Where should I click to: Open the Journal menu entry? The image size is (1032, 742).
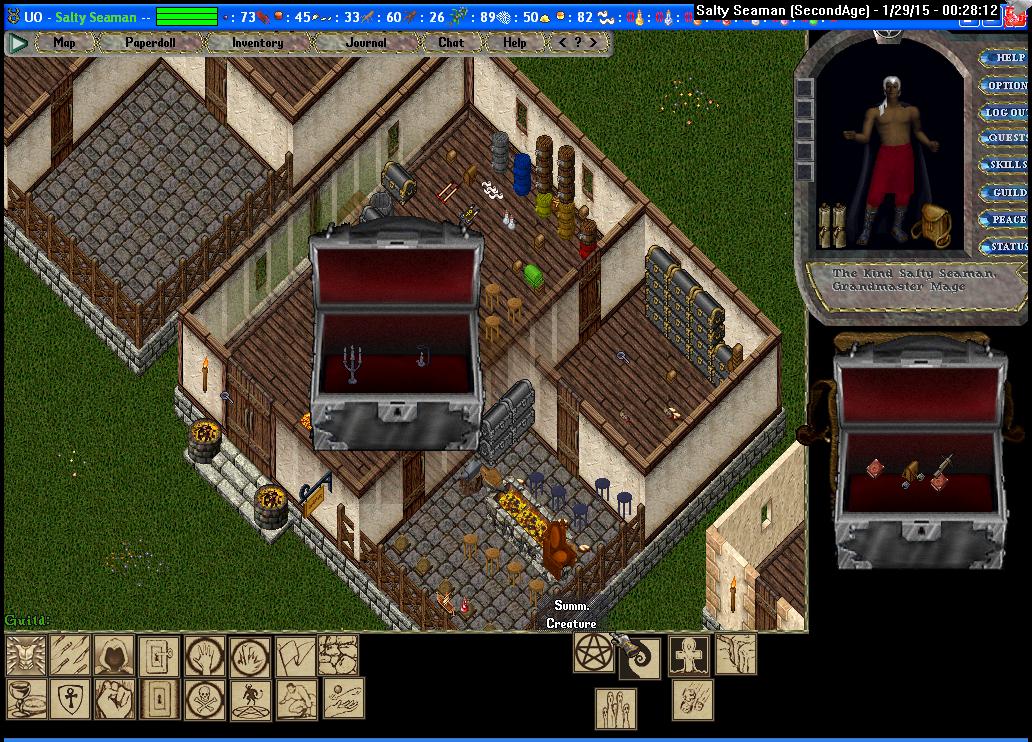click(x=366, y=43)
